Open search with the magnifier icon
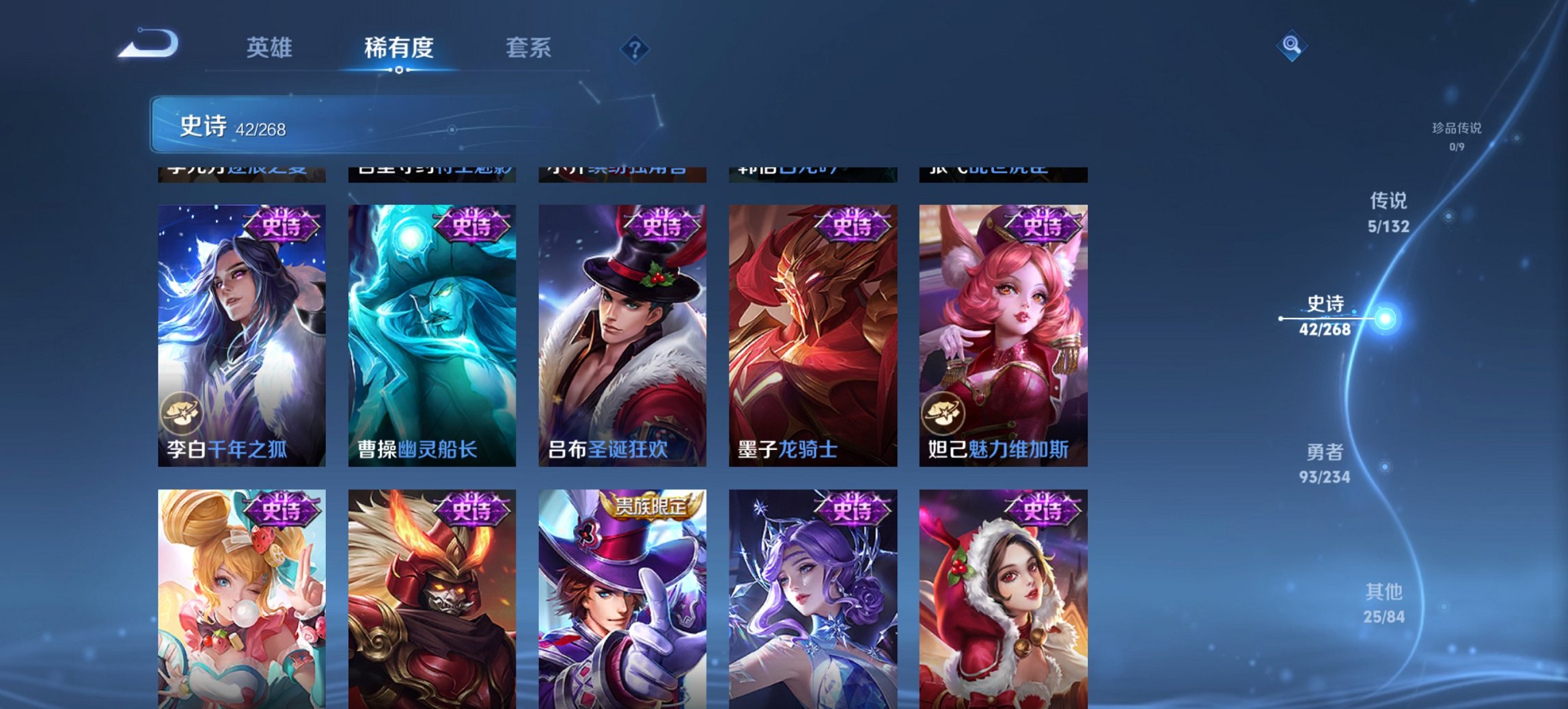Viewport: 1568px width, 709px height. [x=1290, y=45]
